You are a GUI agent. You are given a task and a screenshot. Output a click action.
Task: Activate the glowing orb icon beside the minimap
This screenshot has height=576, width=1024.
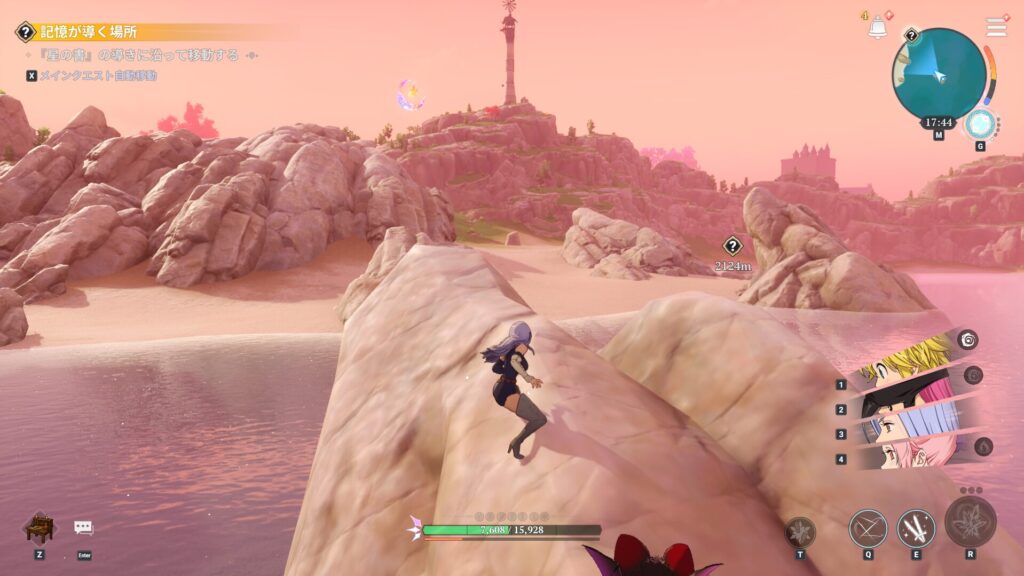point(980,124)
